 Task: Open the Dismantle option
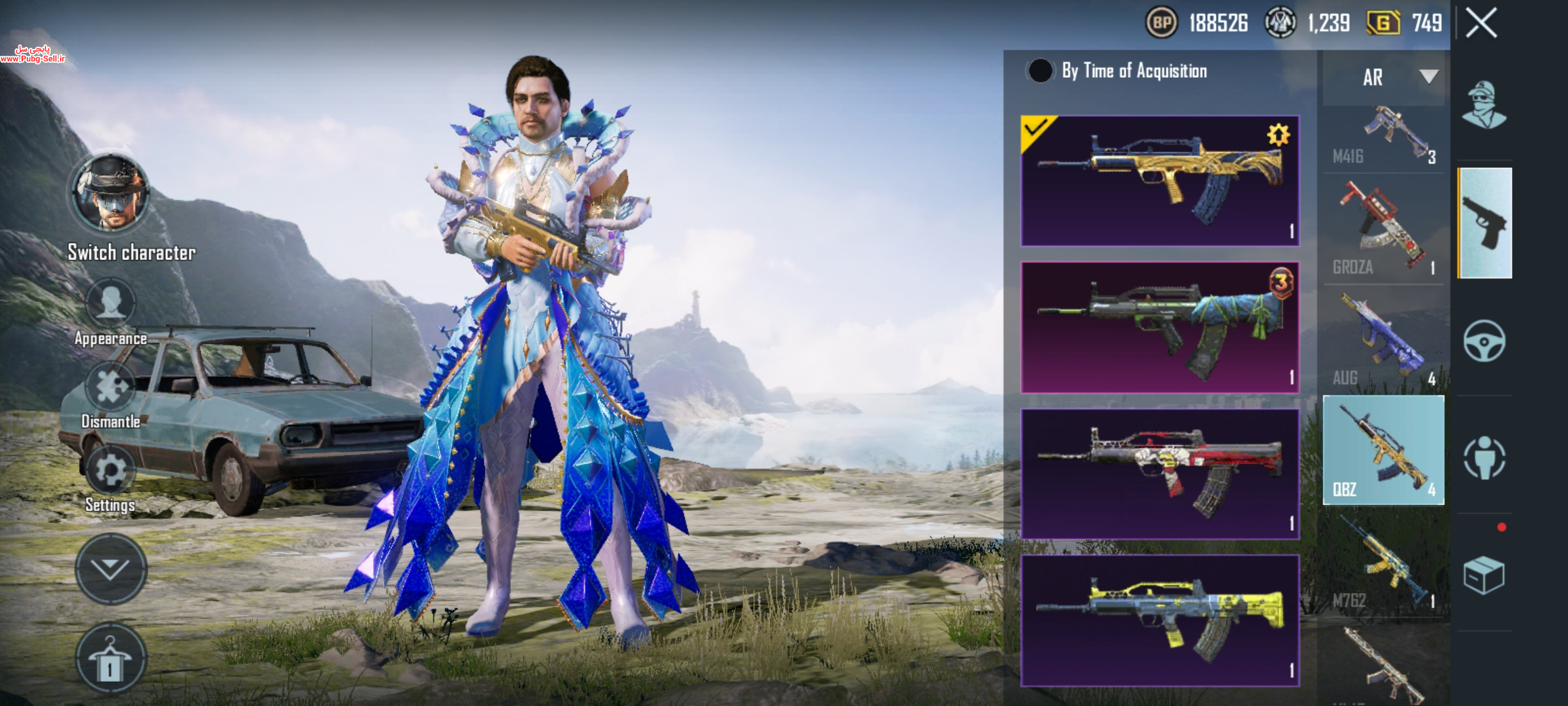(110, 389)
